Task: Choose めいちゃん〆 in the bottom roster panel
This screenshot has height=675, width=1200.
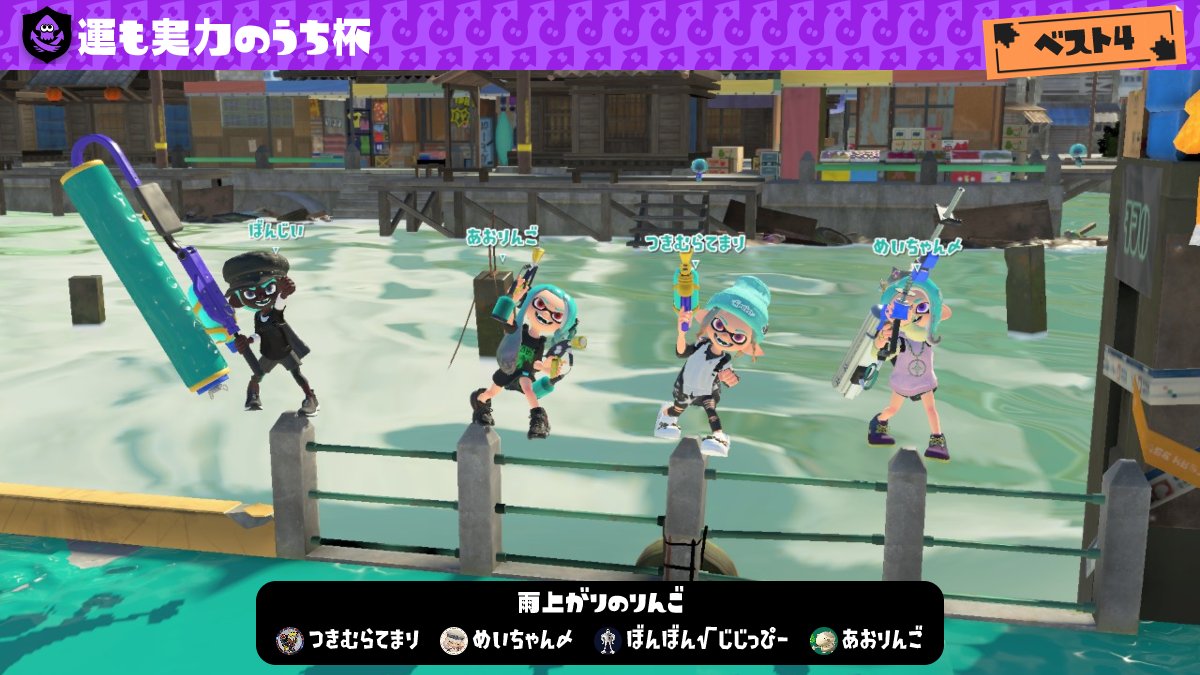Action: coord(507,640)
